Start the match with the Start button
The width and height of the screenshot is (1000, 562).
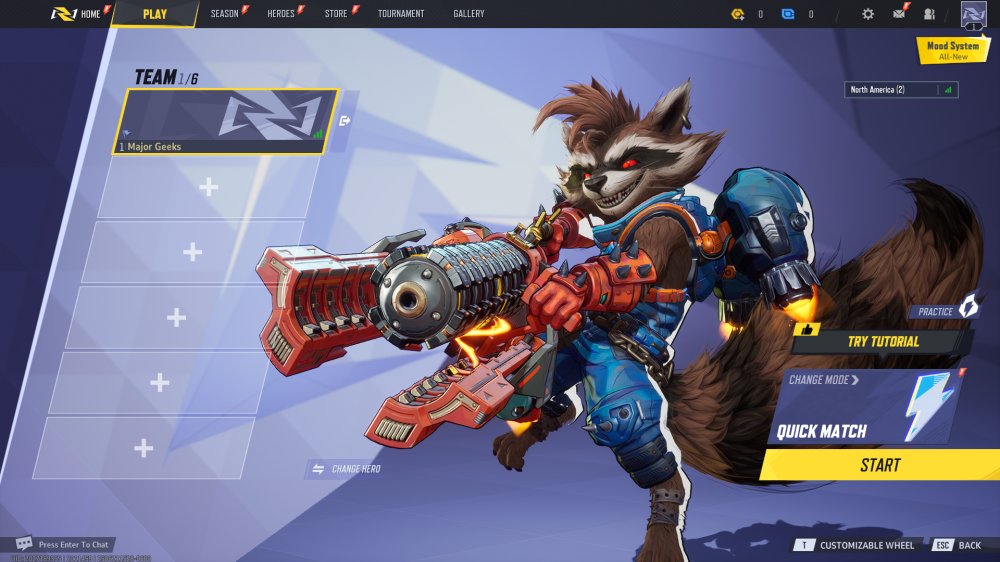pyautogui.click(x=880, y=465)
